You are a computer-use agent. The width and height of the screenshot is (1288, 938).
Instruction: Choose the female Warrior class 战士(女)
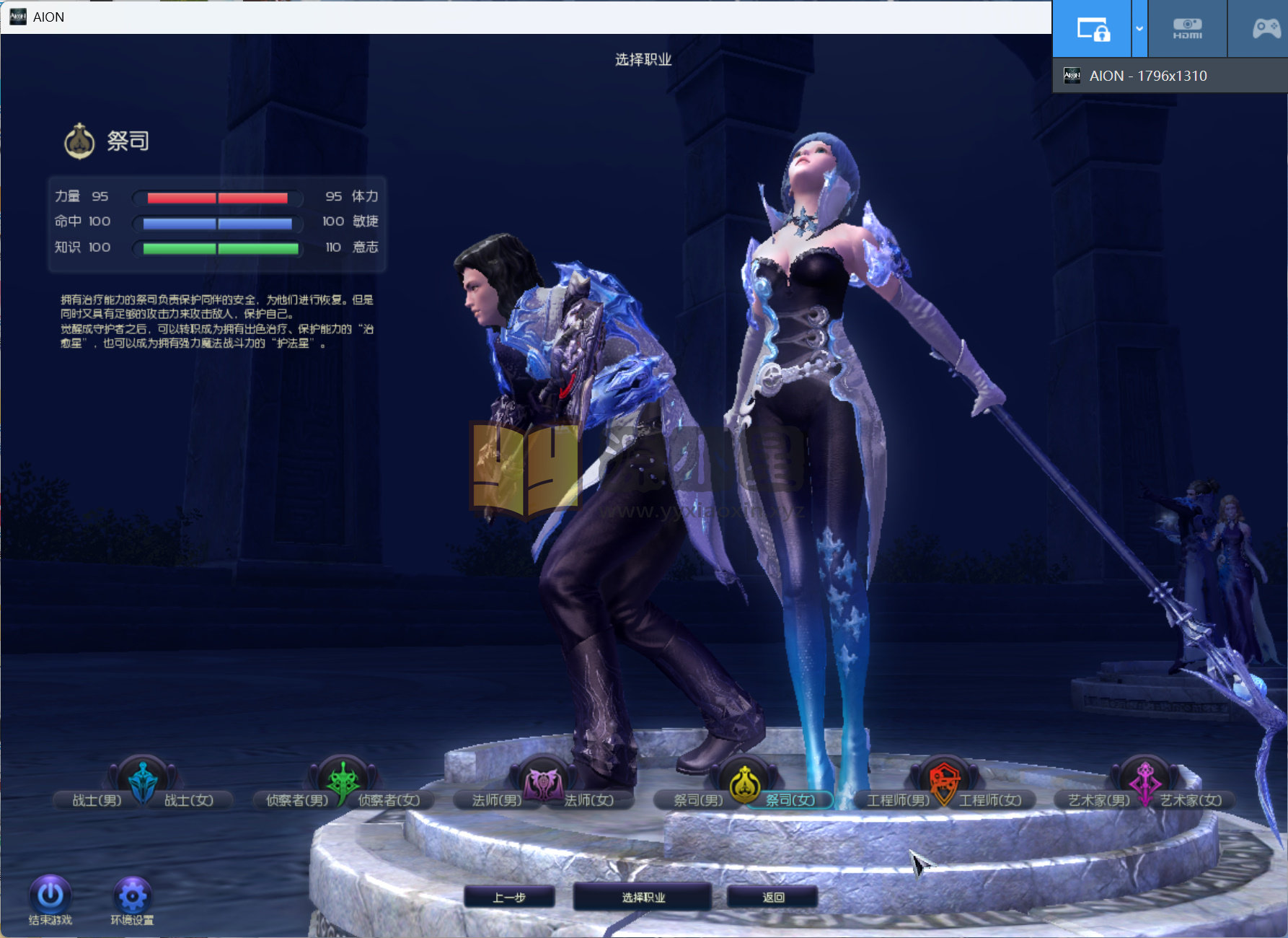pyautogui.click(x=189, y=800)
